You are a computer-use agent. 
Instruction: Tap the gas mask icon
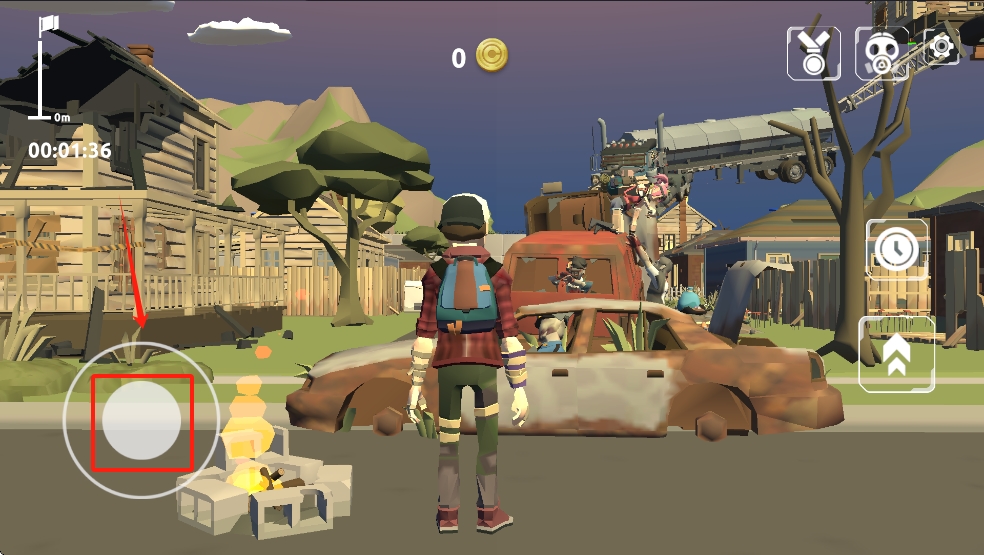[881, 52]
